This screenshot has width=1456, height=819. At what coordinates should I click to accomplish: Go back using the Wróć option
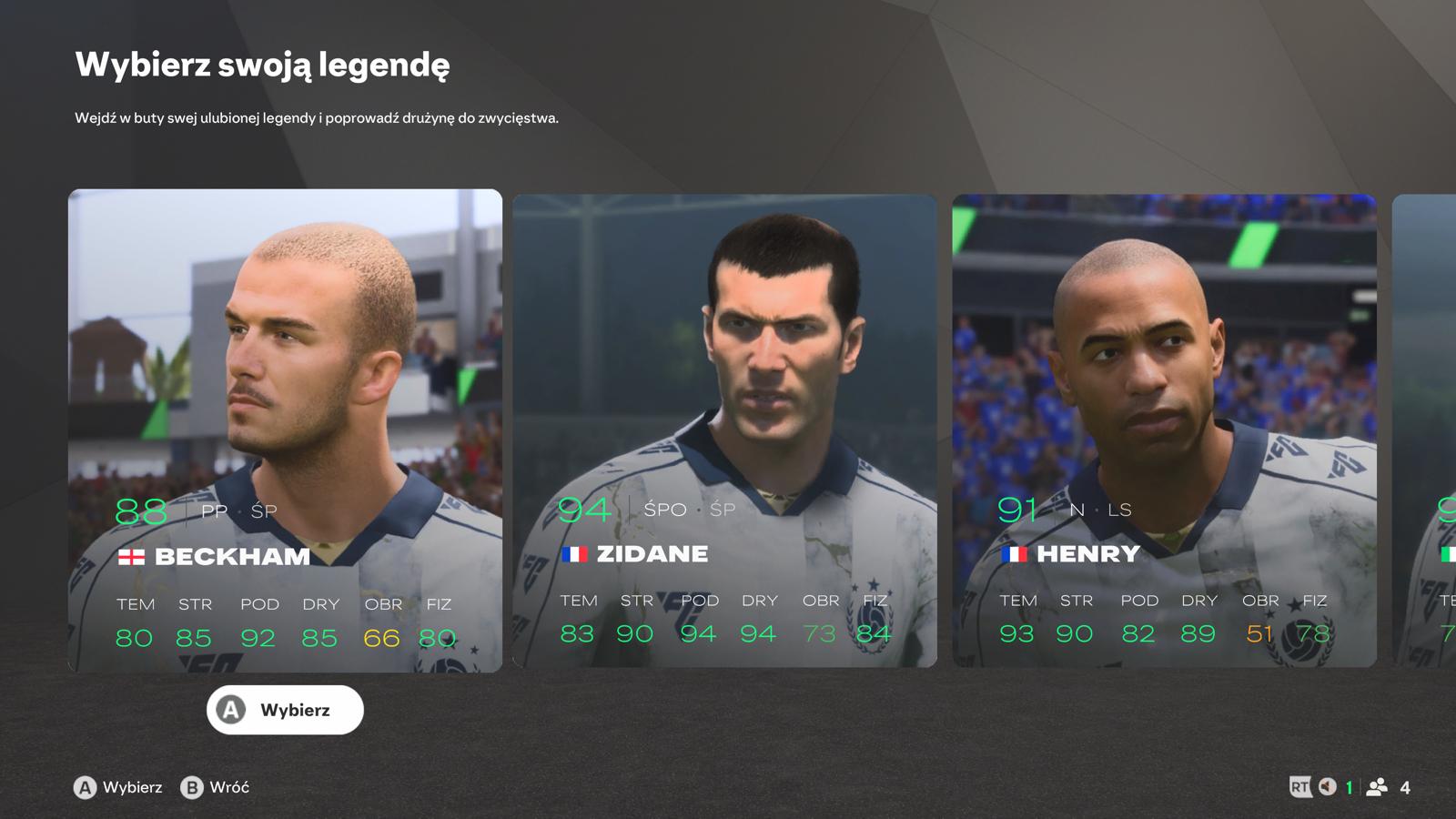pos(215,787)
